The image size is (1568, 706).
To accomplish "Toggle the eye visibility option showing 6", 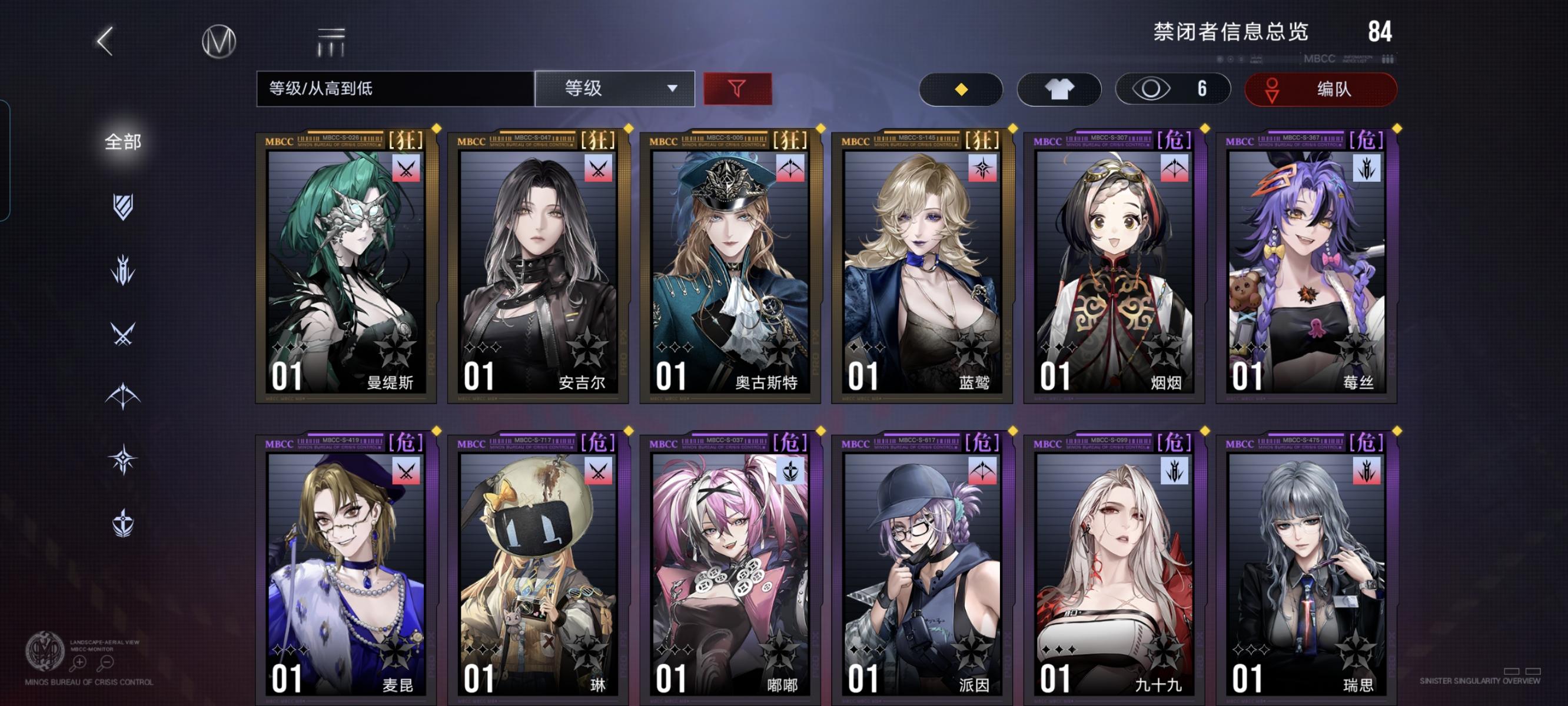I will 1172,89.
